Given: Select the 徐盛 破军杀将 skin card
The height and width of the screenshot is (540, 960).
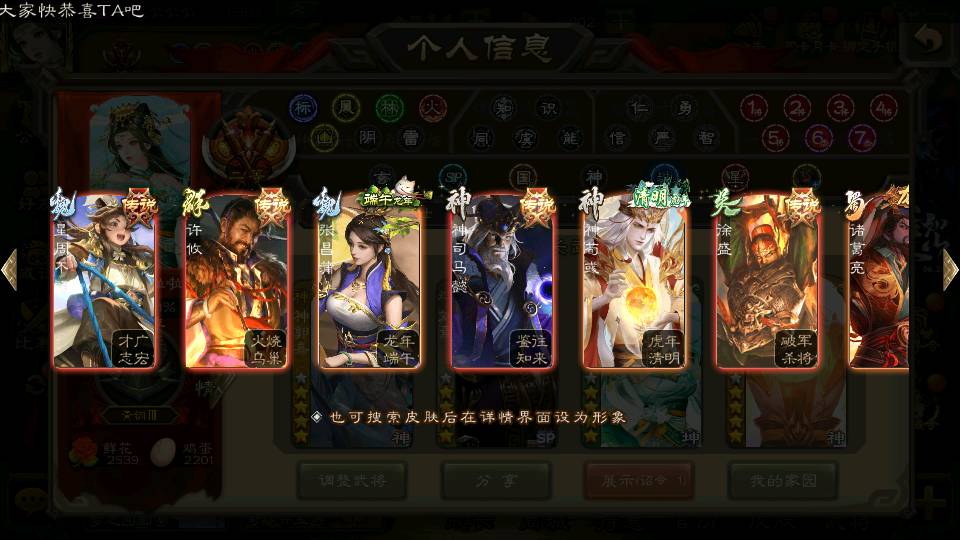Looking at the screenshot, I should 767,282.
